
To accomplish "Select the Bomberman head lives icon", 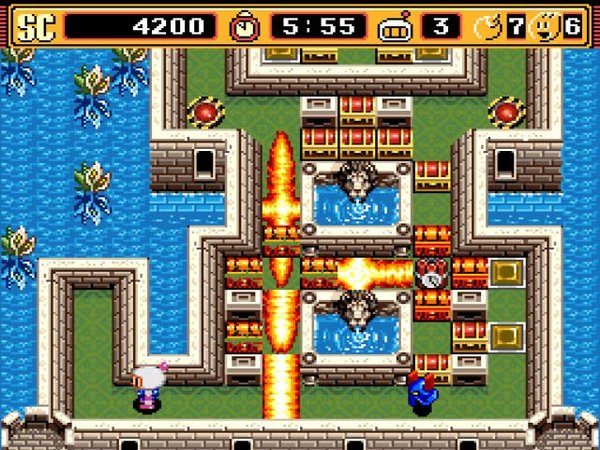I will click(395, 26).
